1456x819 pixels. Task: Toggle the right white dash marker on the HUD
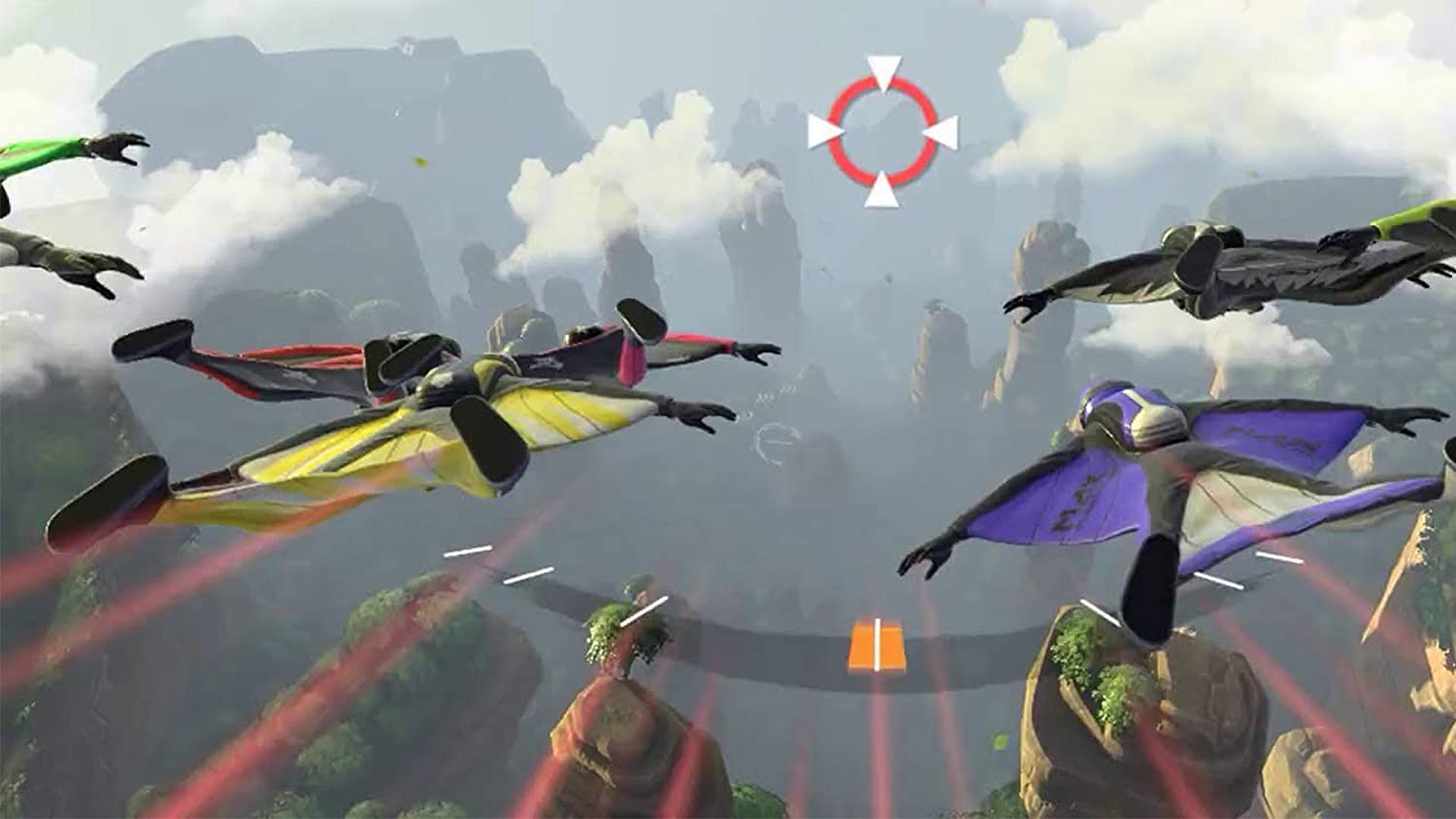click(x=1218, y=580)
